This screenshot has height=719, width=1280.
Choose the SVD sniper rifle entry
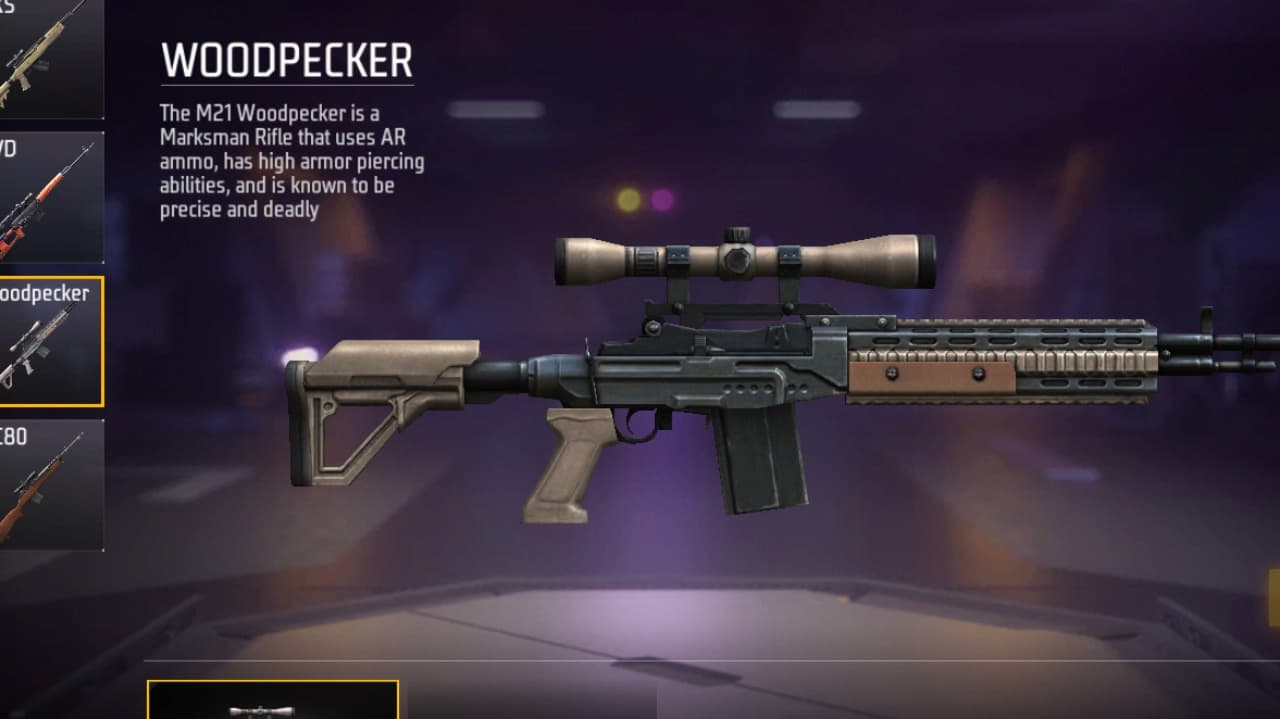48,197
